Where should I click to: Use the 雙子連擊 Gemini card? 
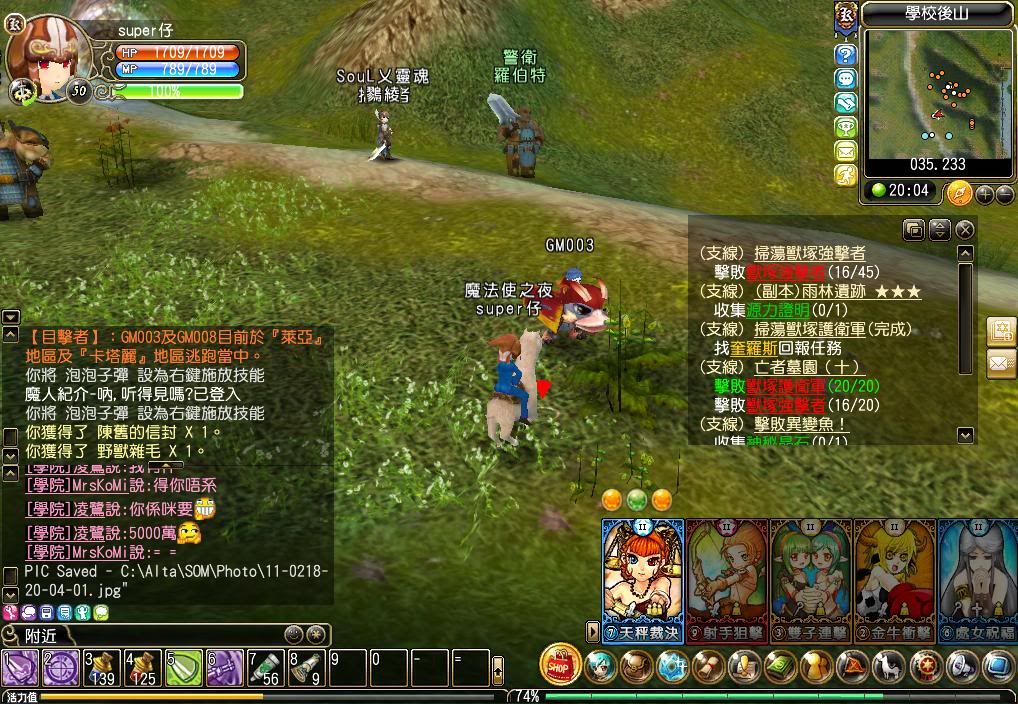point(810,580)
